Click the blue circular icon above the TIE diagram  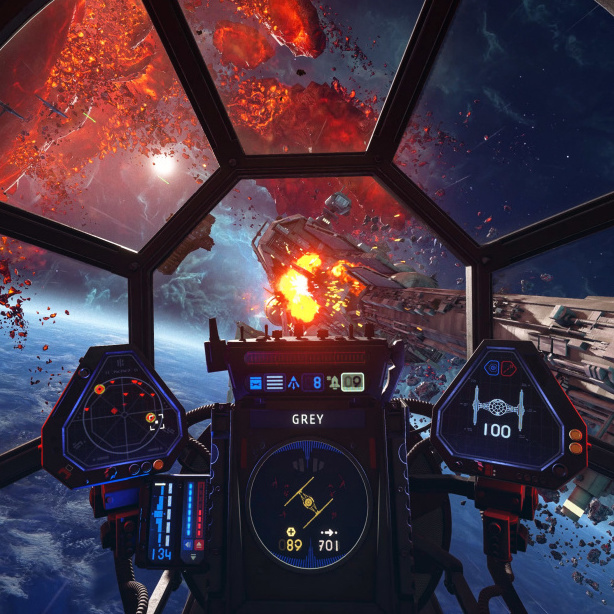pos(492,368)
